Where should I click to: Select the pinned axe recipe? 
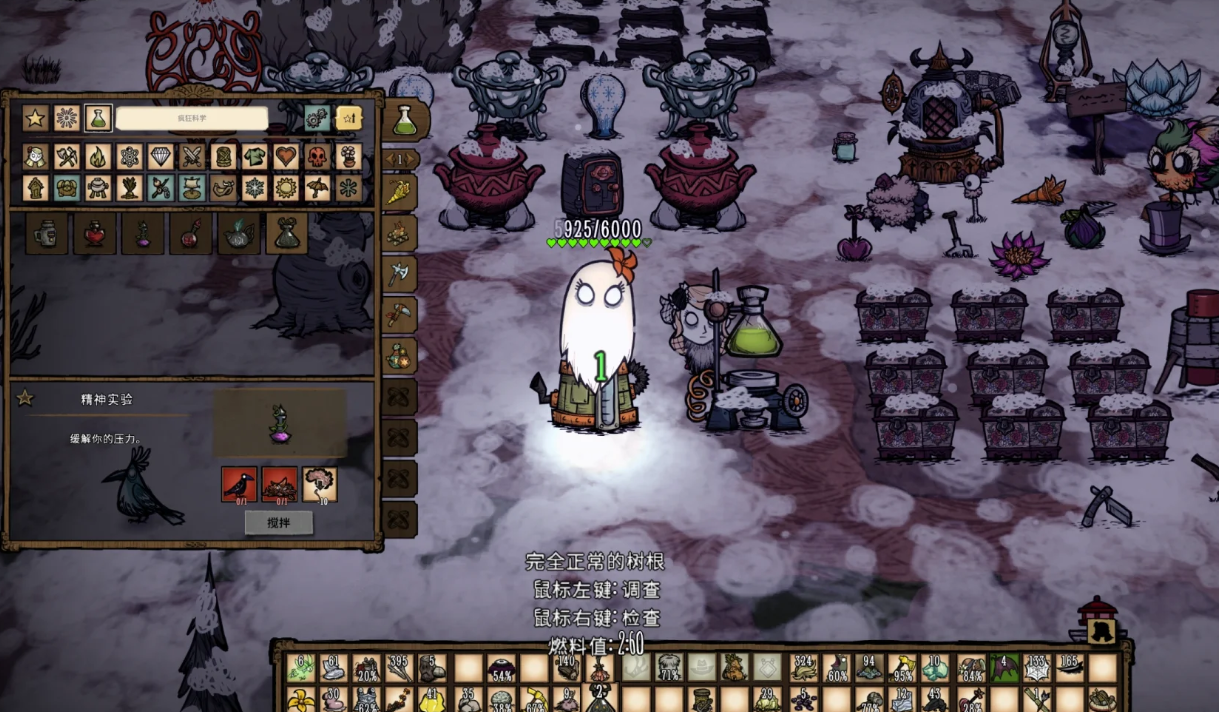(x=399, y=273)
